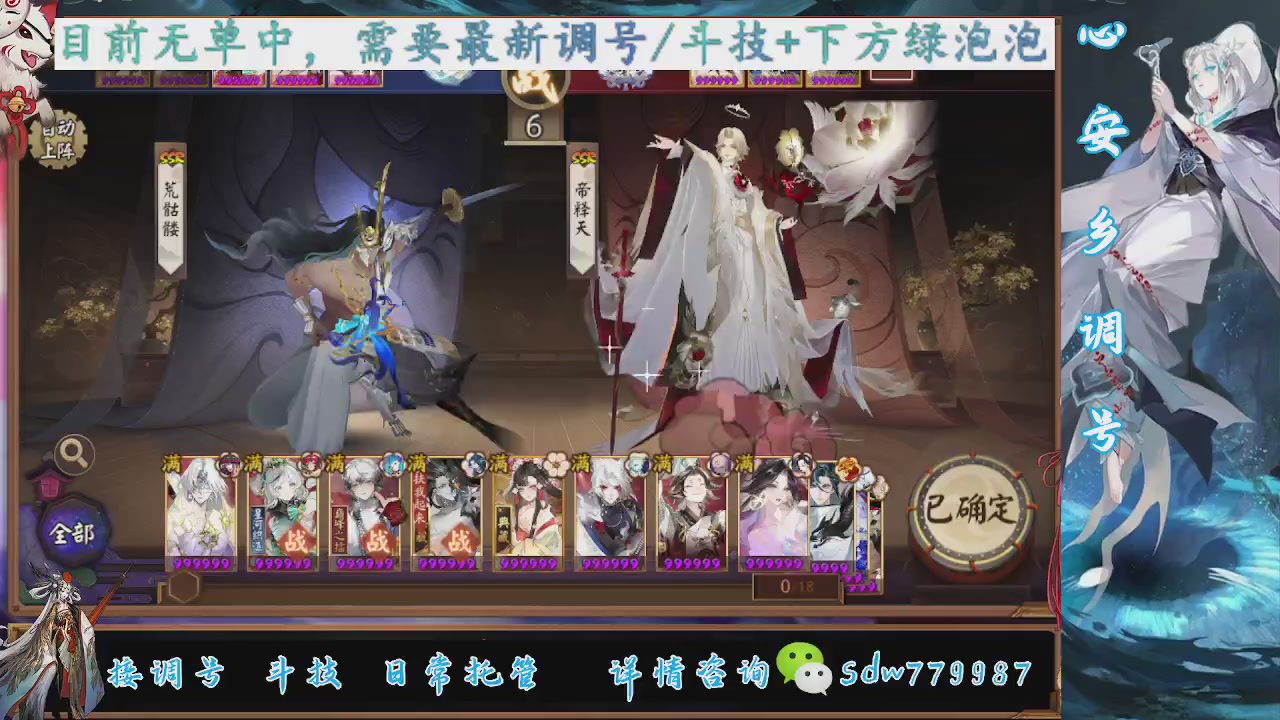Select the 典藏 shikigami card thumbnail

tap(531, 515)
